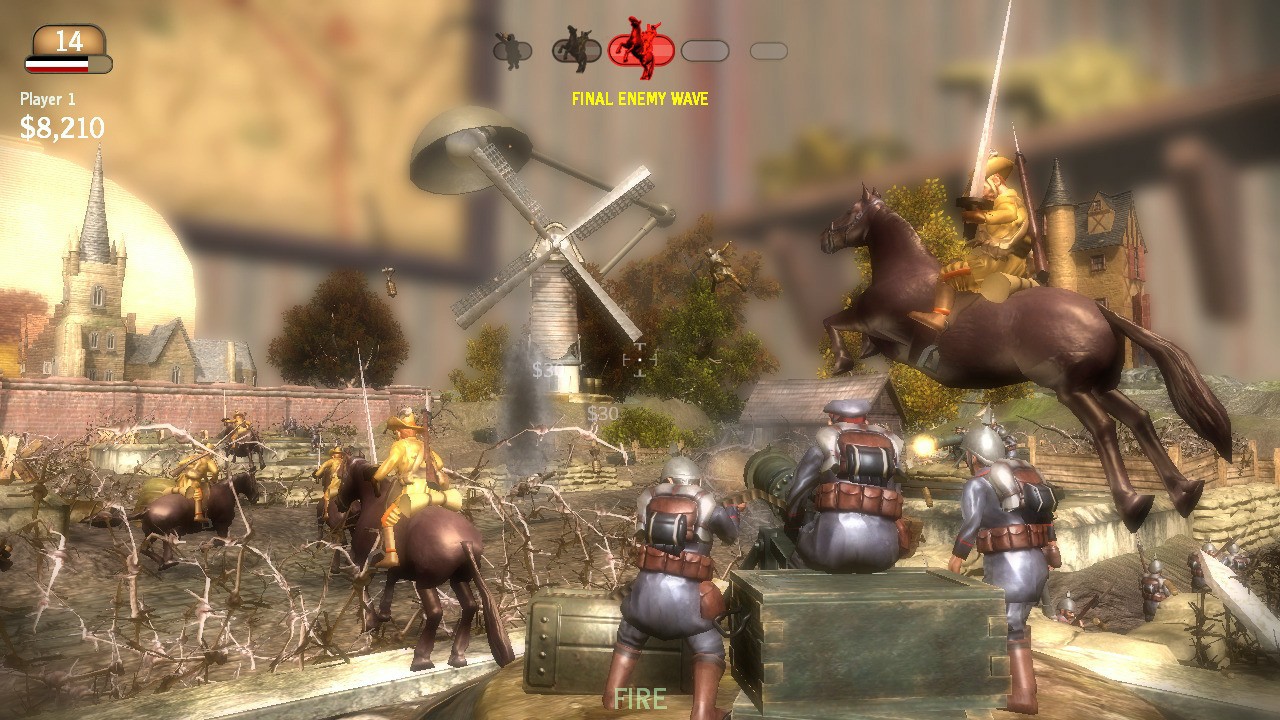Click the aiming crosshair reticle
The image size is (1280, 720).
[x=640, y=358]
